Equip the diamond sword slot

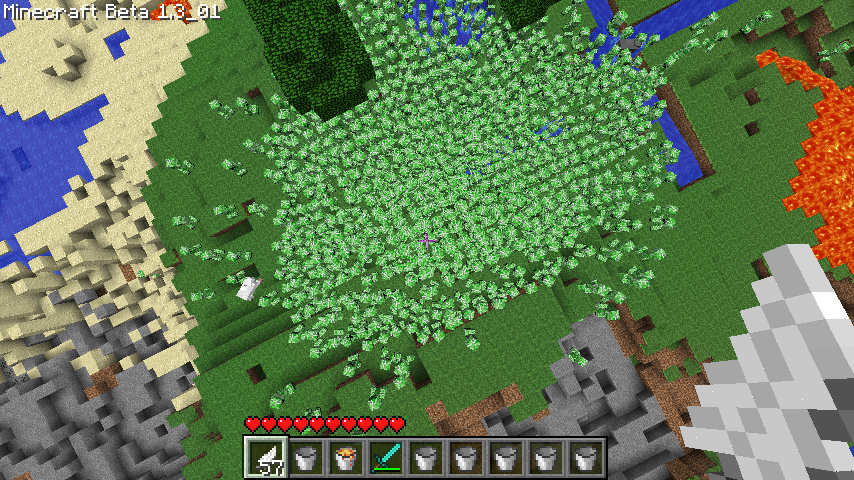[x=386, y=459]
